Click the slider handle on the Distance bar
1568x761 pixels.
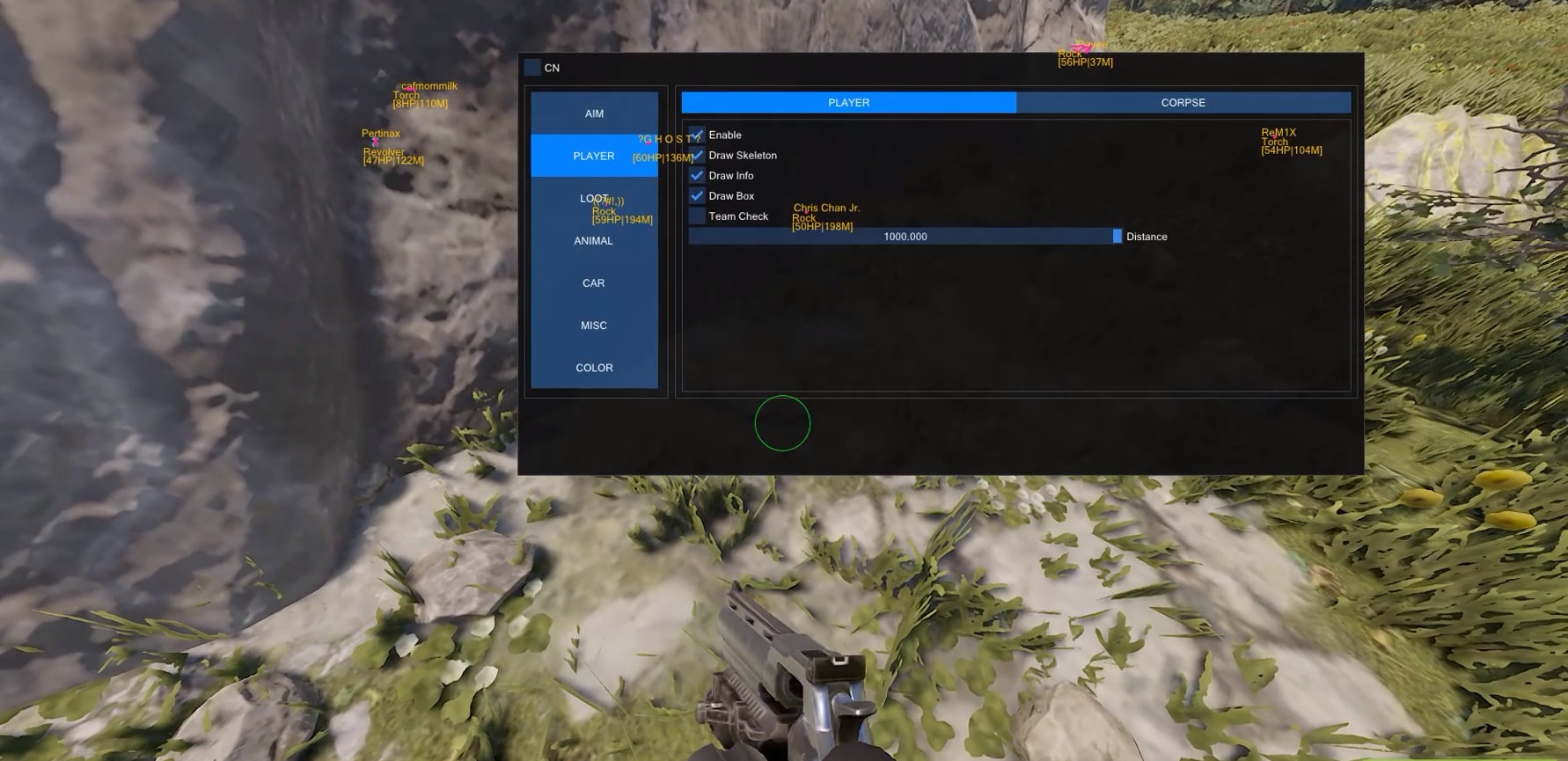click(x=1116, y=236)
